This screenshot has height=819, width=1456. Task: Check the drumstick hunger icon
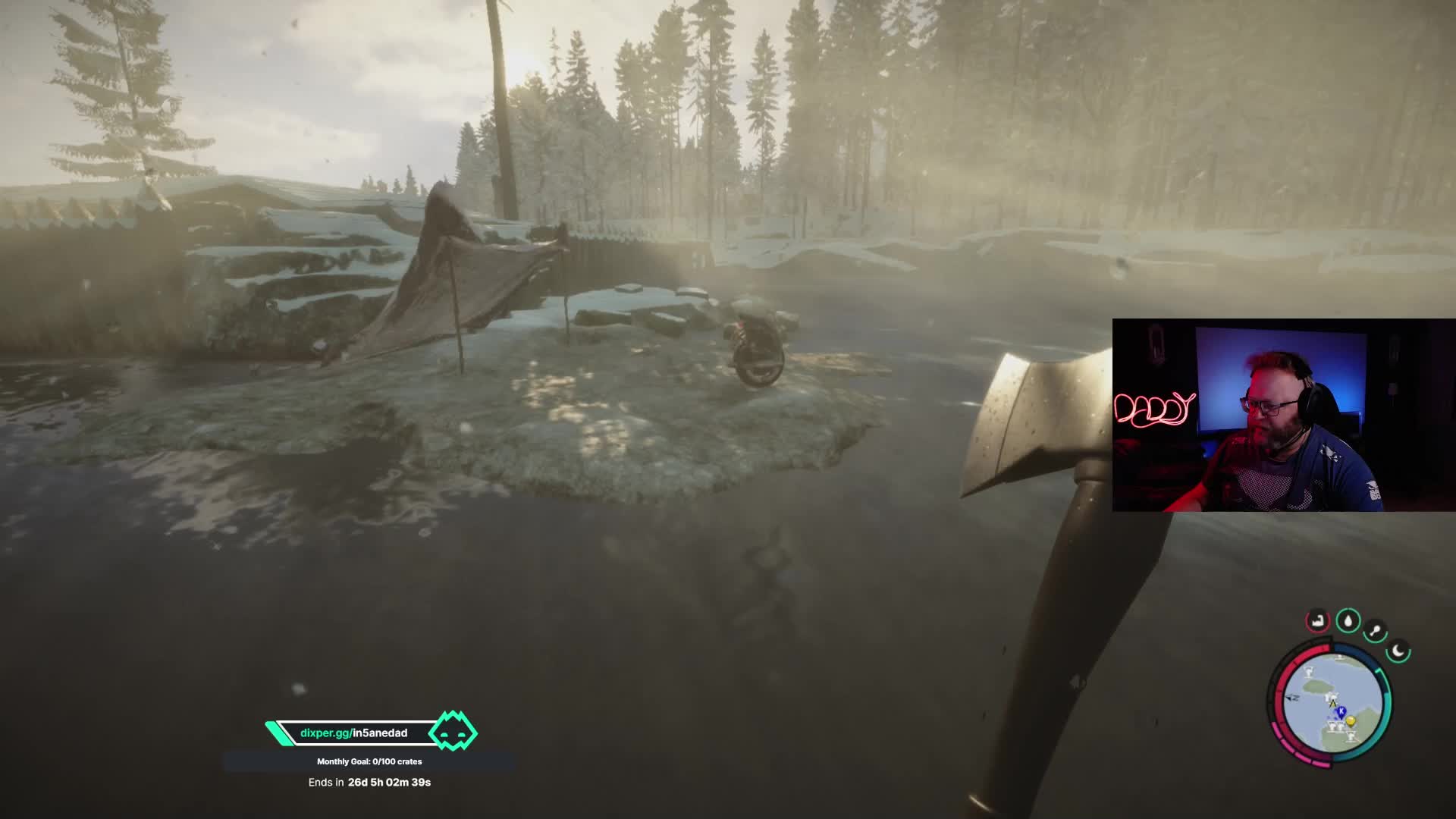pyautogui.click(x=1375, y=631)
